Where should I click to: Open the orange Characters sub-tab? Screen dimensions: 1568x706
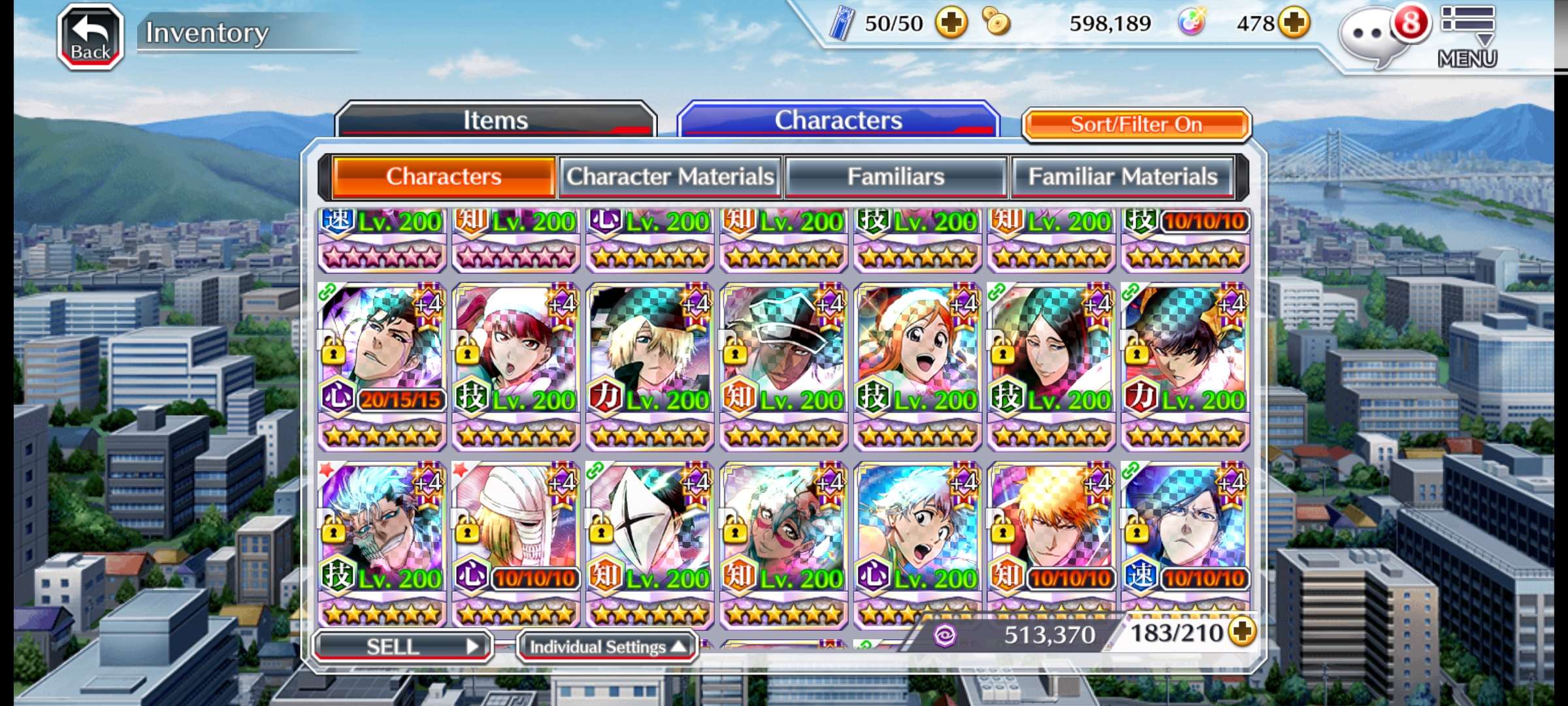[444, 176]
